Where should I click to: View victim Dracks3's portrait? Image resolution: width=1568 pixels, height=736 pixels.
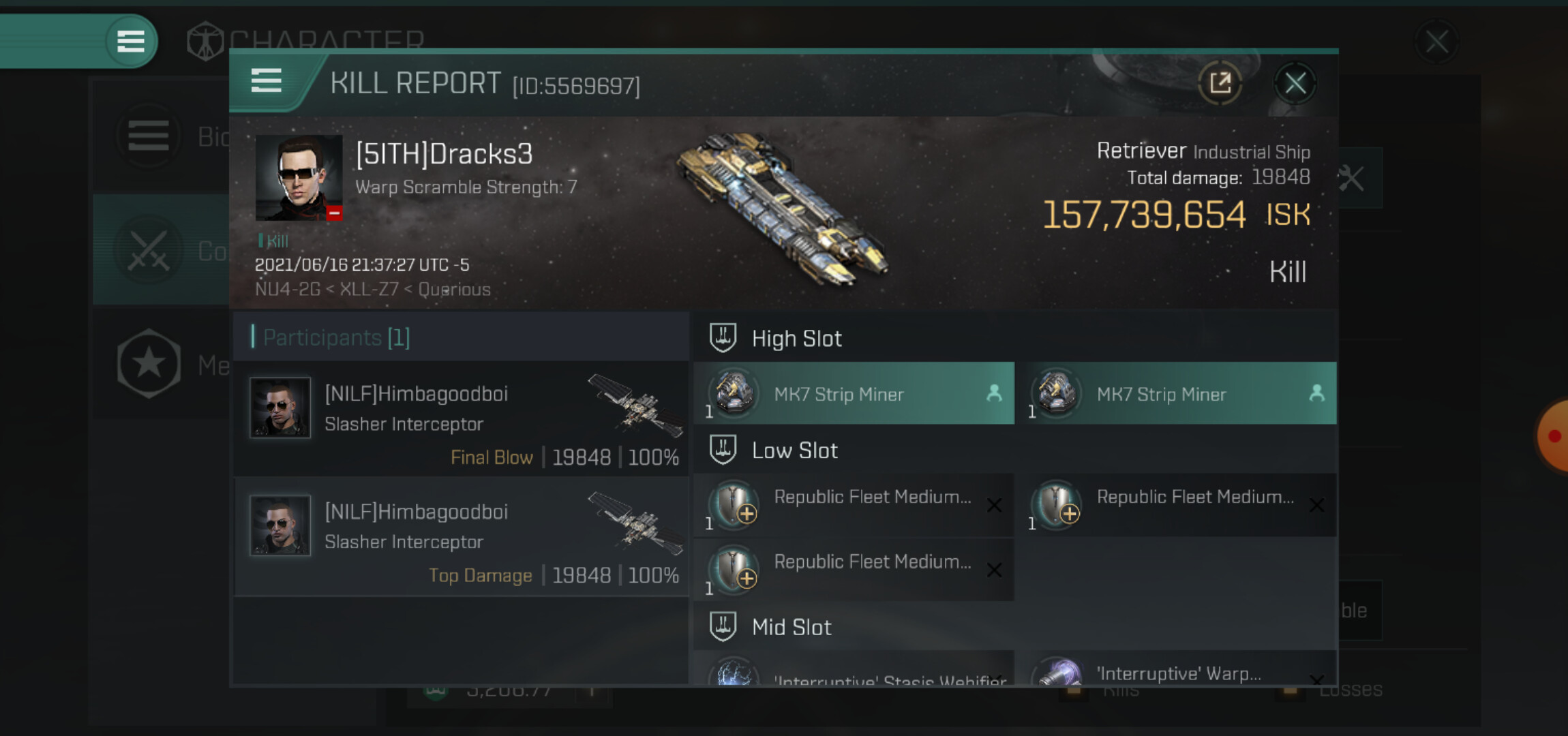tap(299, 178)
